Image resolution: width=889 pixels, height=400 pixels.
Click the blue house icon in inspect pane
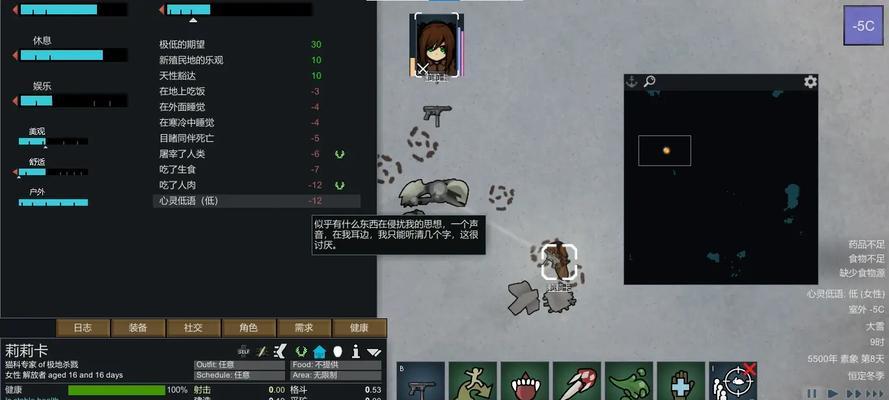[x=319, y=351]
